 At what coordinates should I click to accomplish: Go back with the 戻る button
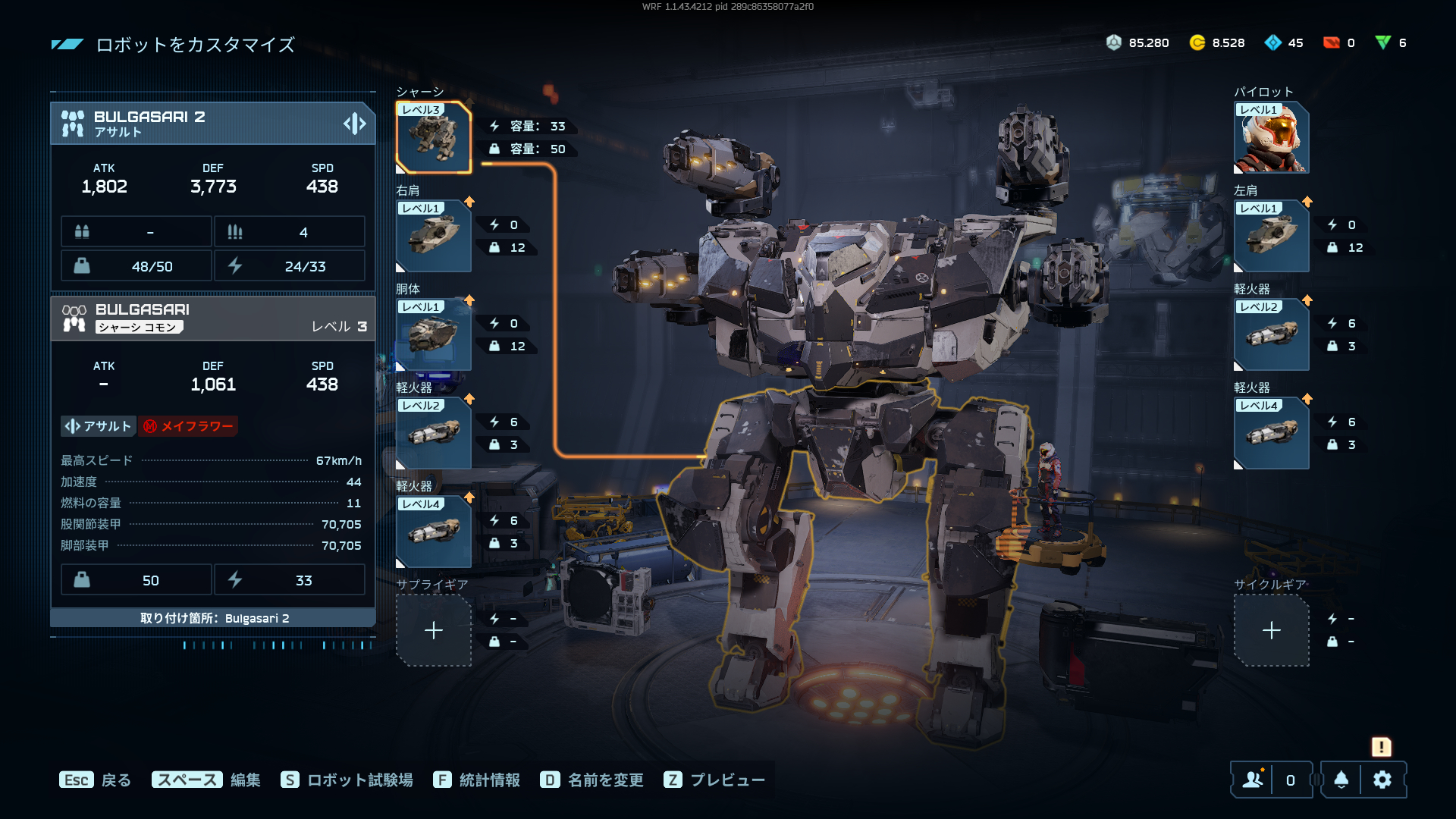96,780
